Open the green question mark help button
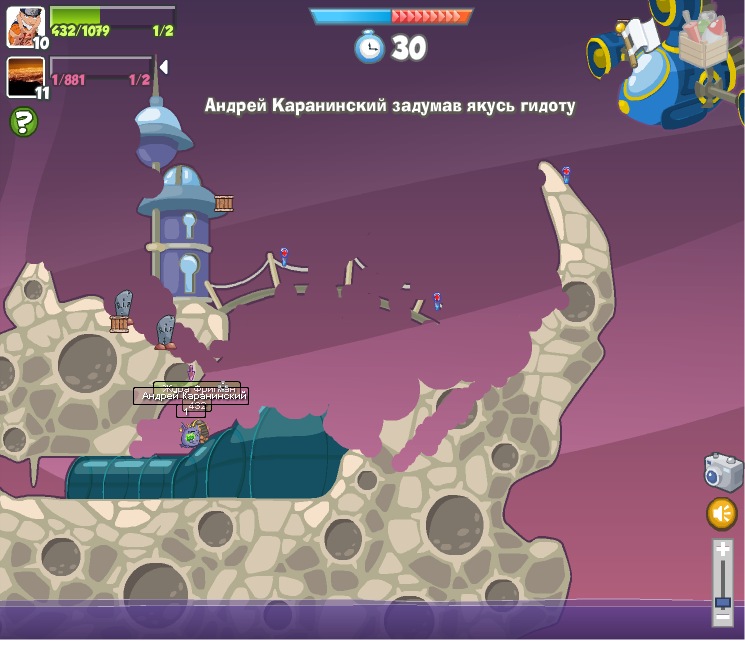 pos(23,122)
